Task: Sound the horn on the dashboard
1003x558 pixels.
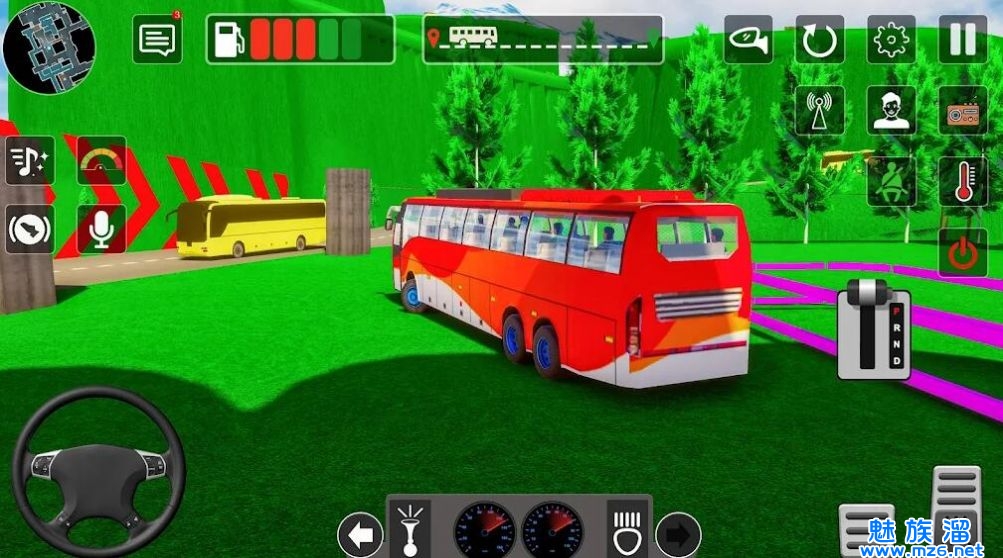Action: click(x=409, y=527)
